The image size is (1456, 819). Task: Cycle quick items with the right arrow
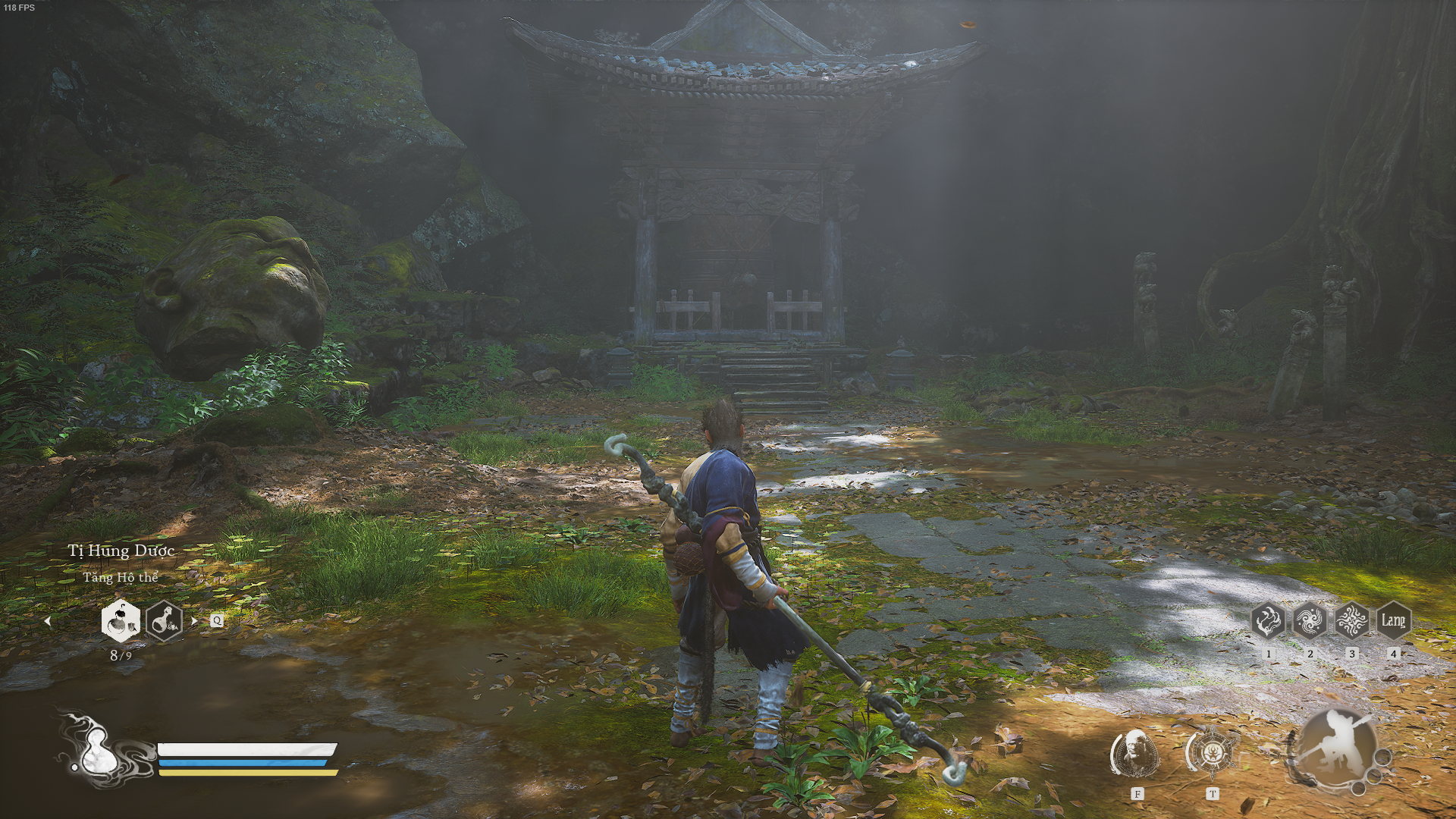pos(195,621)
